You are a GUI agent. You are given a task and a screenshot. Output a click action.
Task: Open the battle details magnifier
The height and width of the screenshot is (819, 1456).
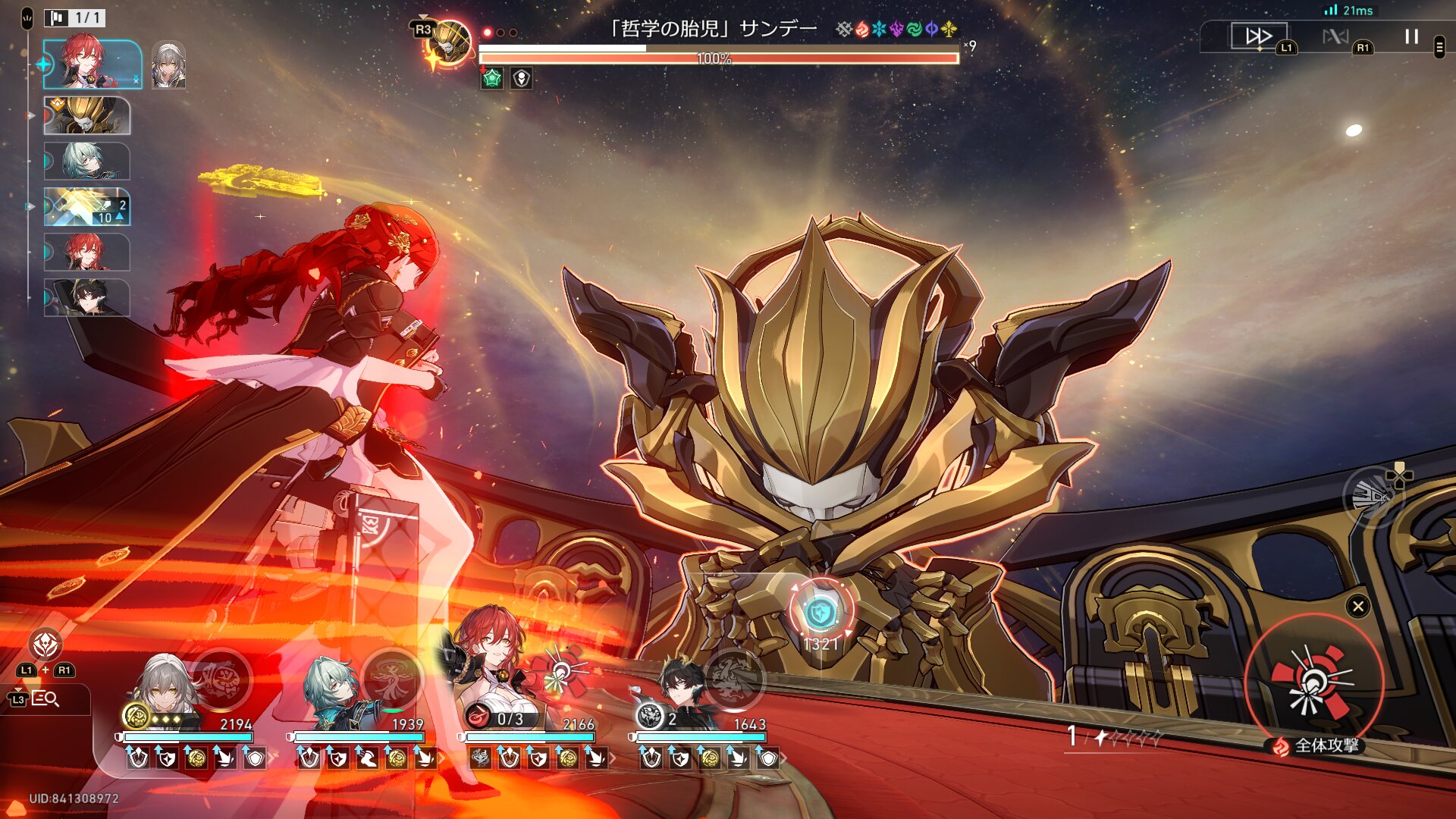[45, 698]
